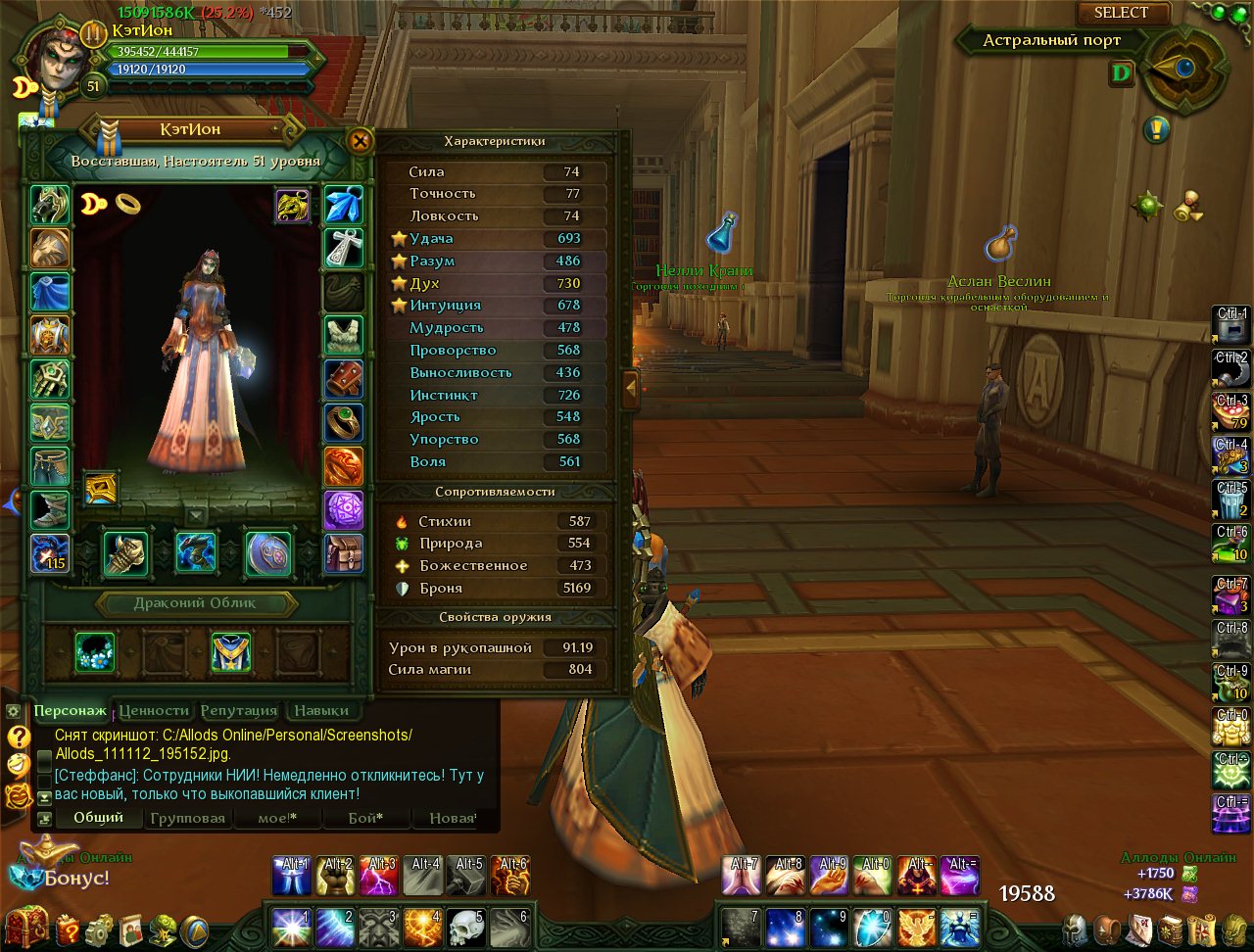This screenshot has height=952, width=1254.
Task: Click the ankh cross amulet slot
Action: click(x=344, y=248)
